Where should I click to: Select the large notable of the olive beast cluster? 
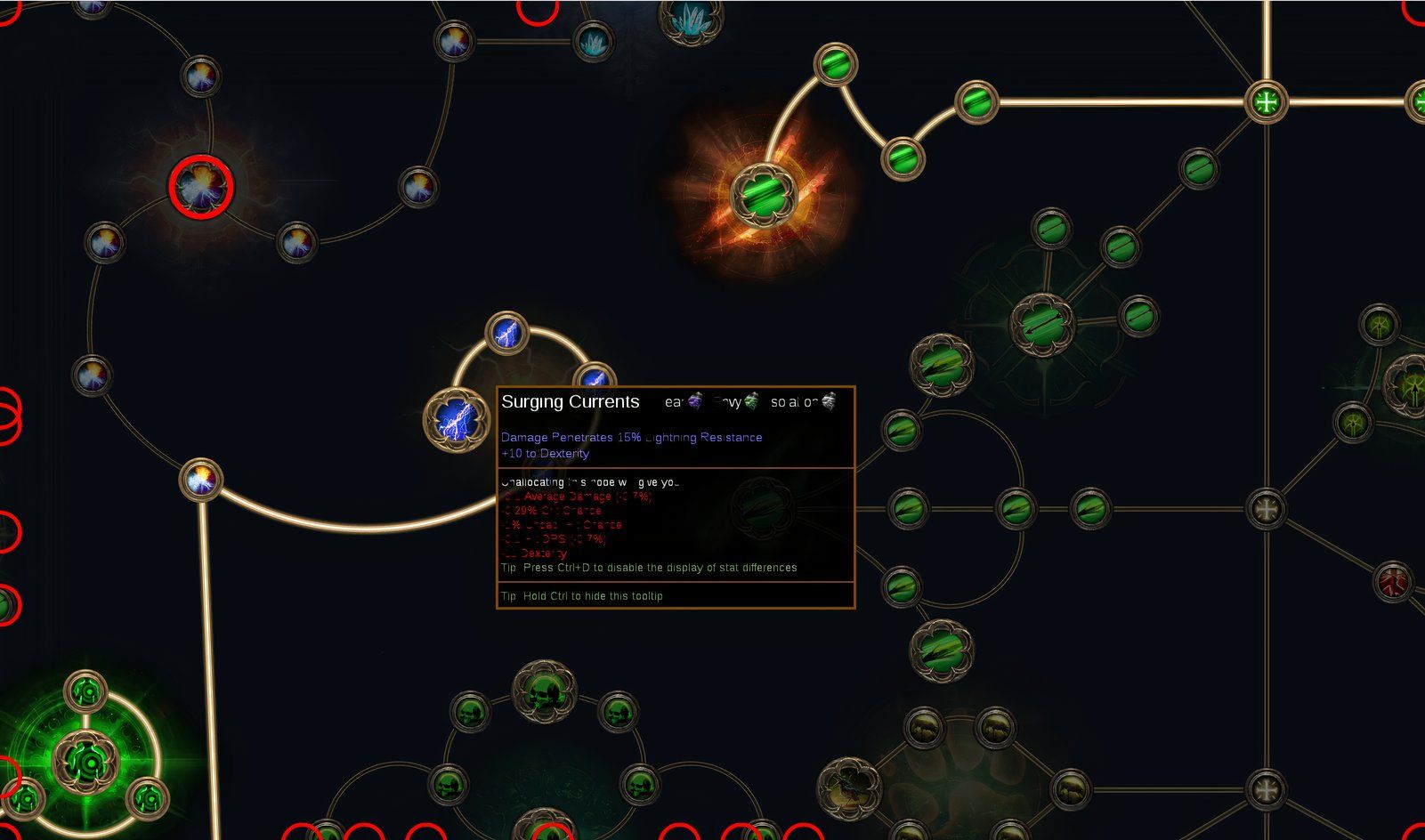pyautogui.click(x=849, y=787)
